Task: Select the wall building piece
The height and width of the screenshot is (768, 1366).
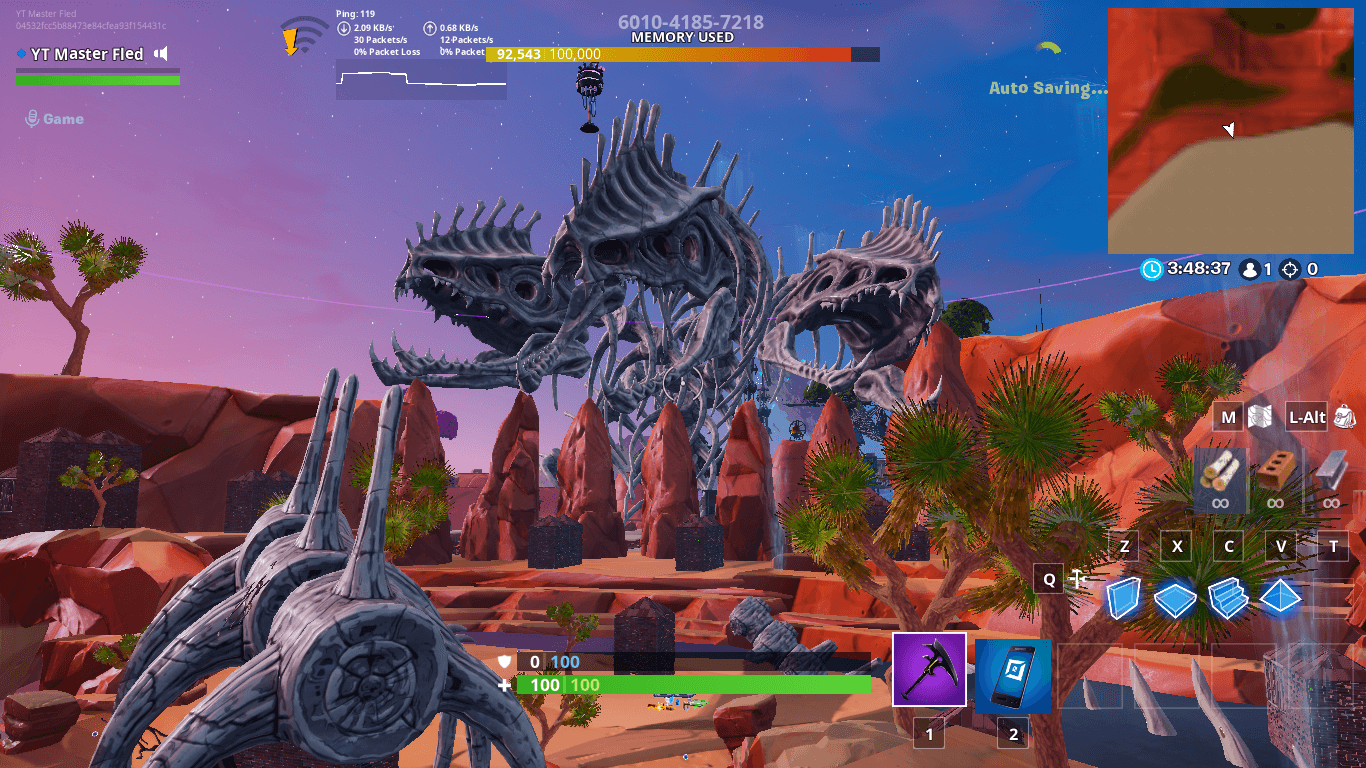Action: (x=1123, y=597)
